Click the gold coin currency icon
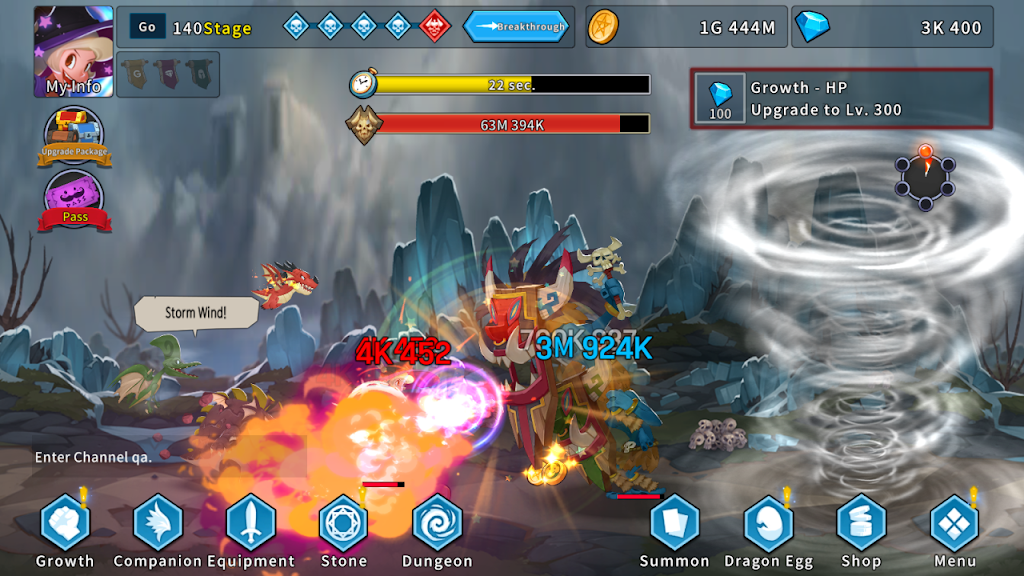Image resolution: width=1024 pixels, height=576 pixels. [603, 27]
